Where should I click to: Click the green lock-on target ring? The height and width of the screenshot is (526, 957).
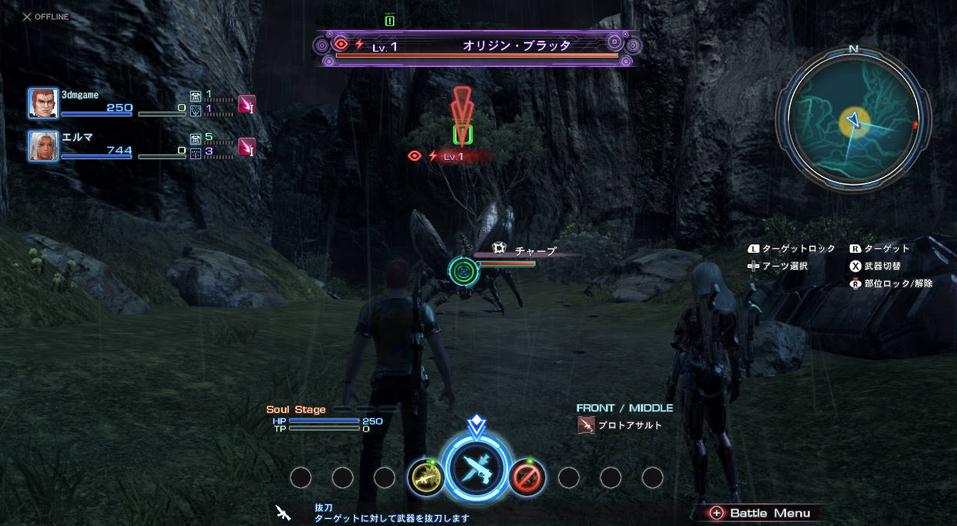tap(461, 269)
